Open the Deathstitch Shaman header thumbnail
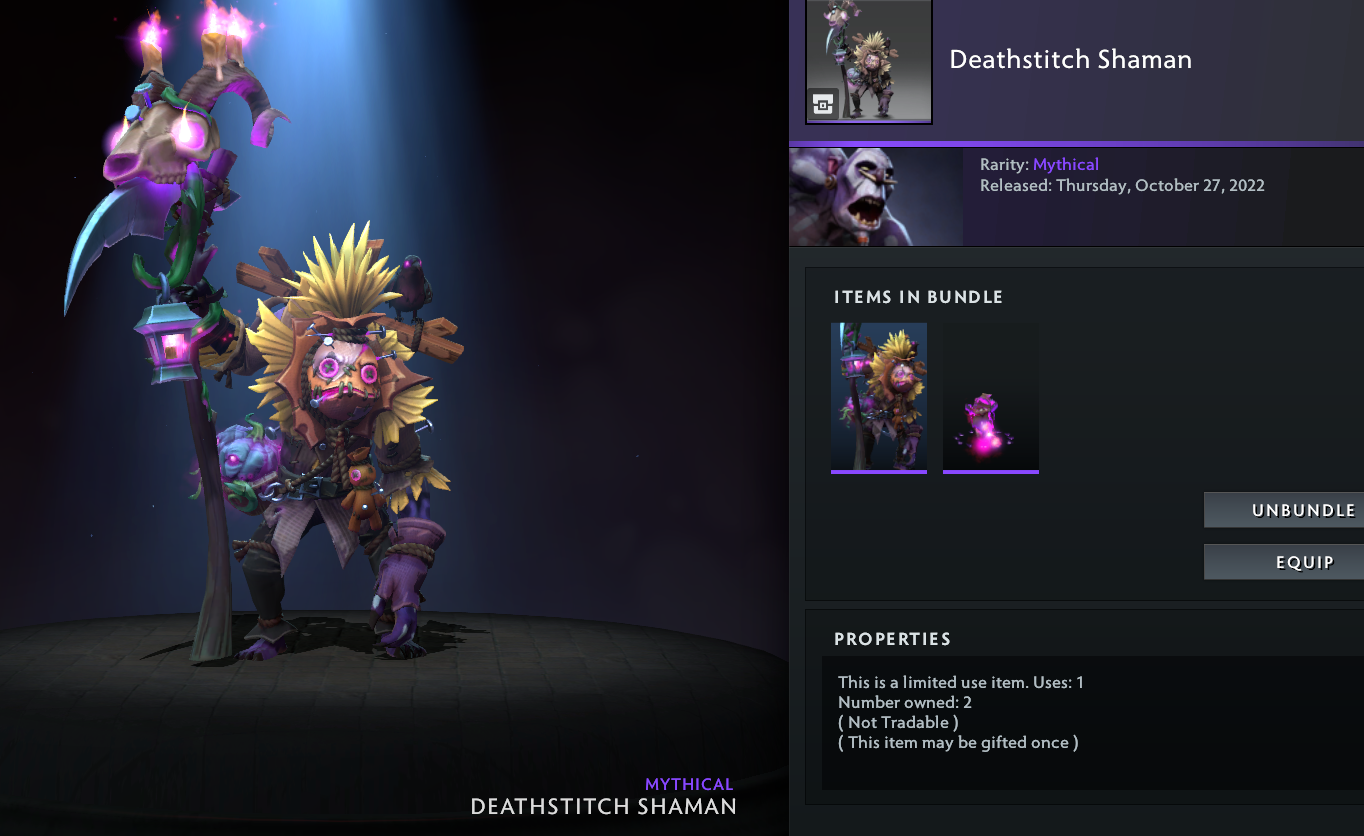This screenshot has width=1364, height=836. [x=869, y=61]
